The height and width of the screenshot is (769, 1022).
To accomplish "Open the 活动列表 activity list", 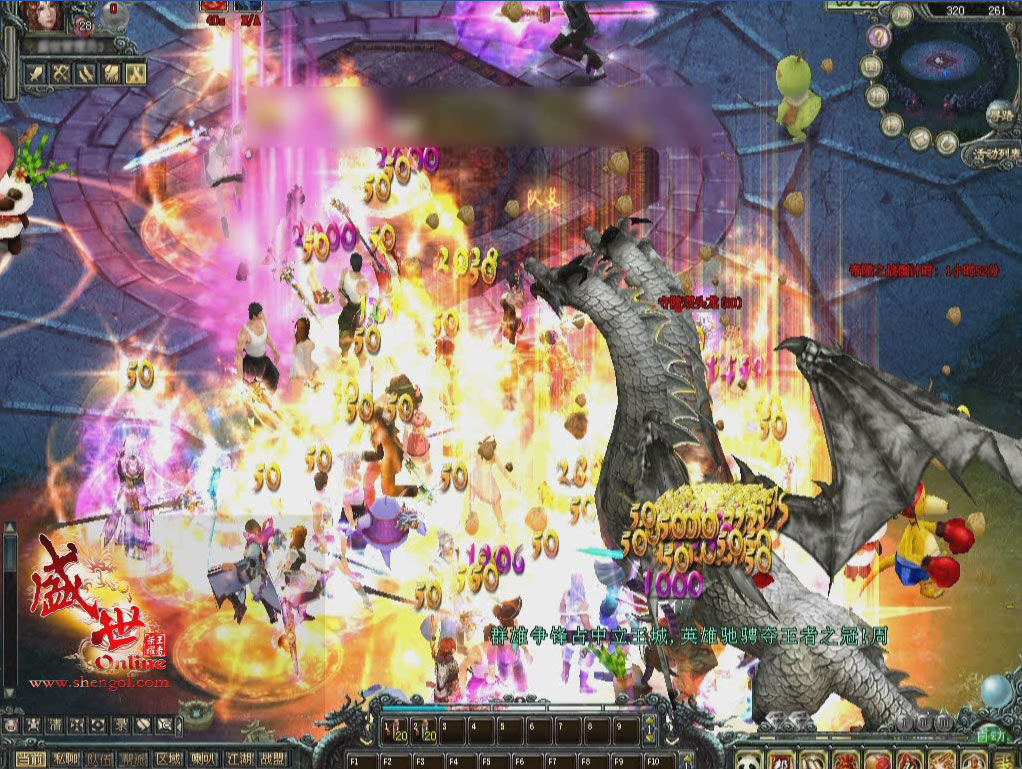I will [x=988, y=156].
